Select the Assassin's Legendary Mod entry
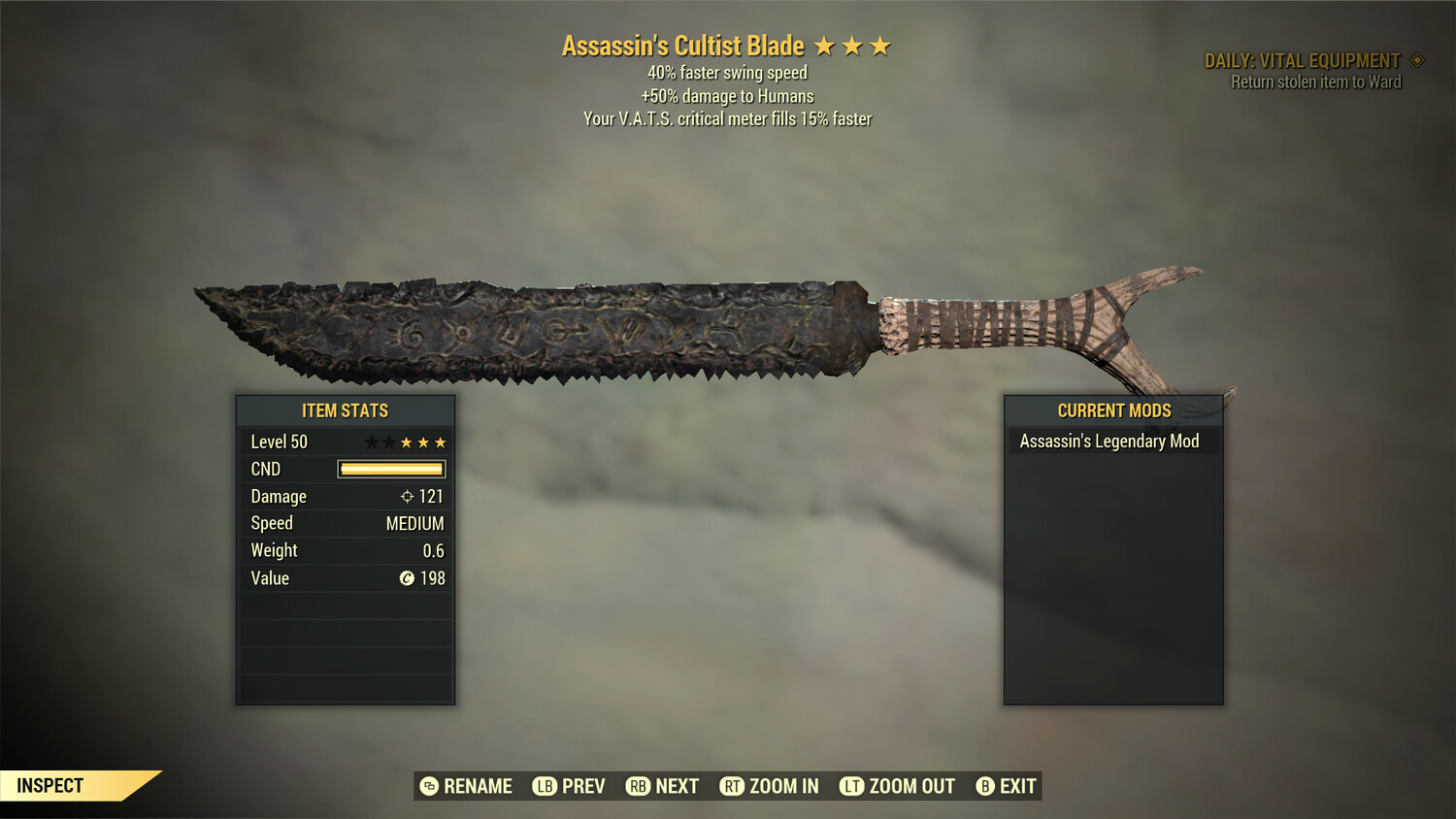 tap(1109, 441)
